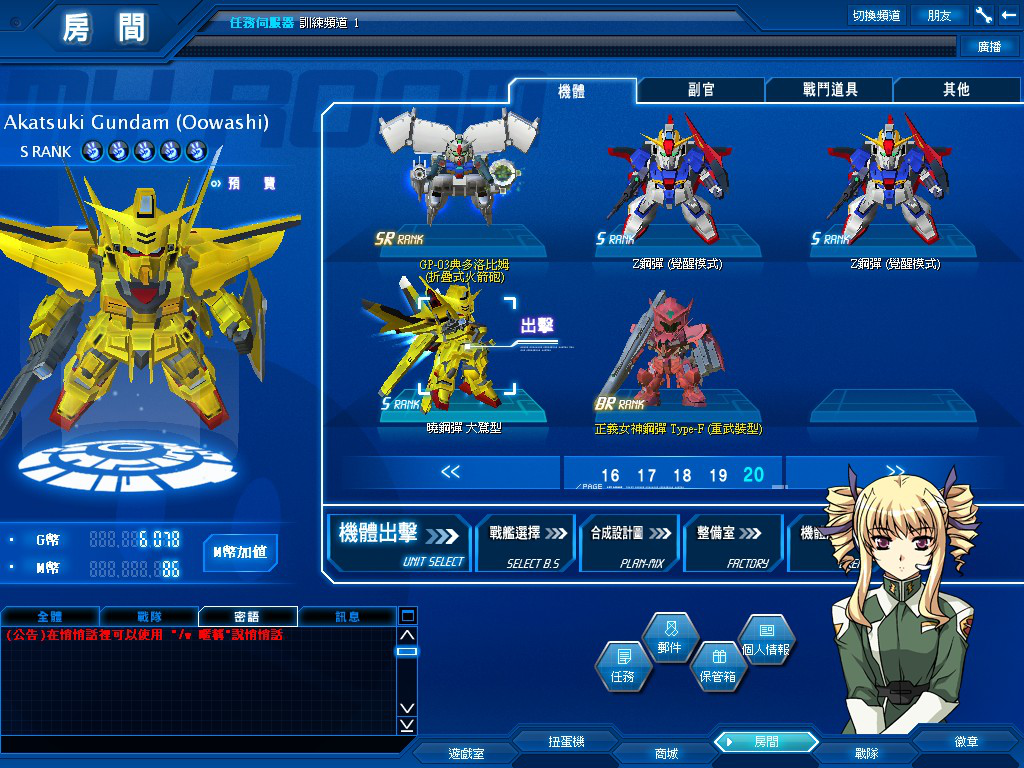1024x768 pixels.
Task: Click the 廣播 broadcast button
Action: coord(988,47)
